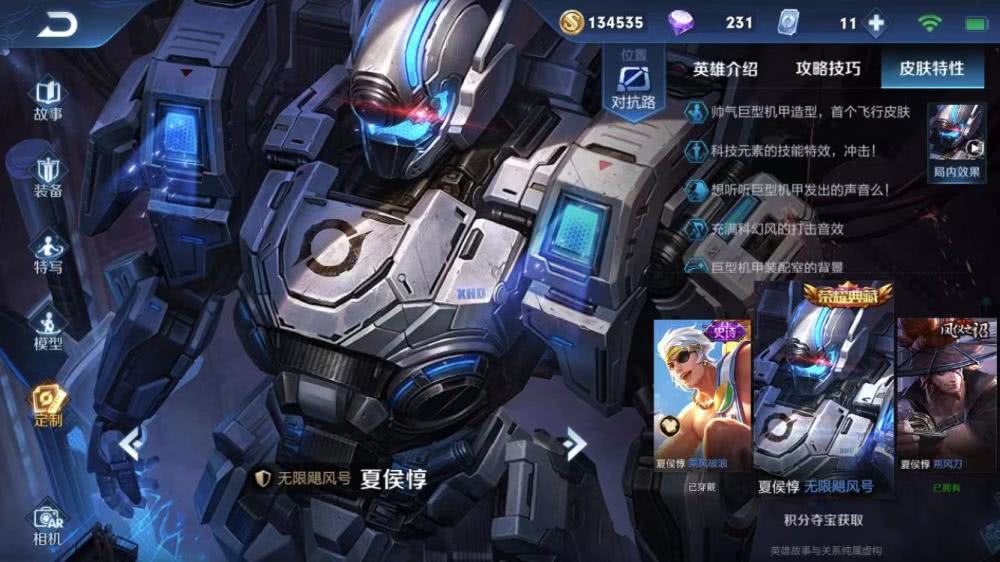Launch the AR 相机 camera
This screenshot has width=1000, height=562.
pos(48,526)
